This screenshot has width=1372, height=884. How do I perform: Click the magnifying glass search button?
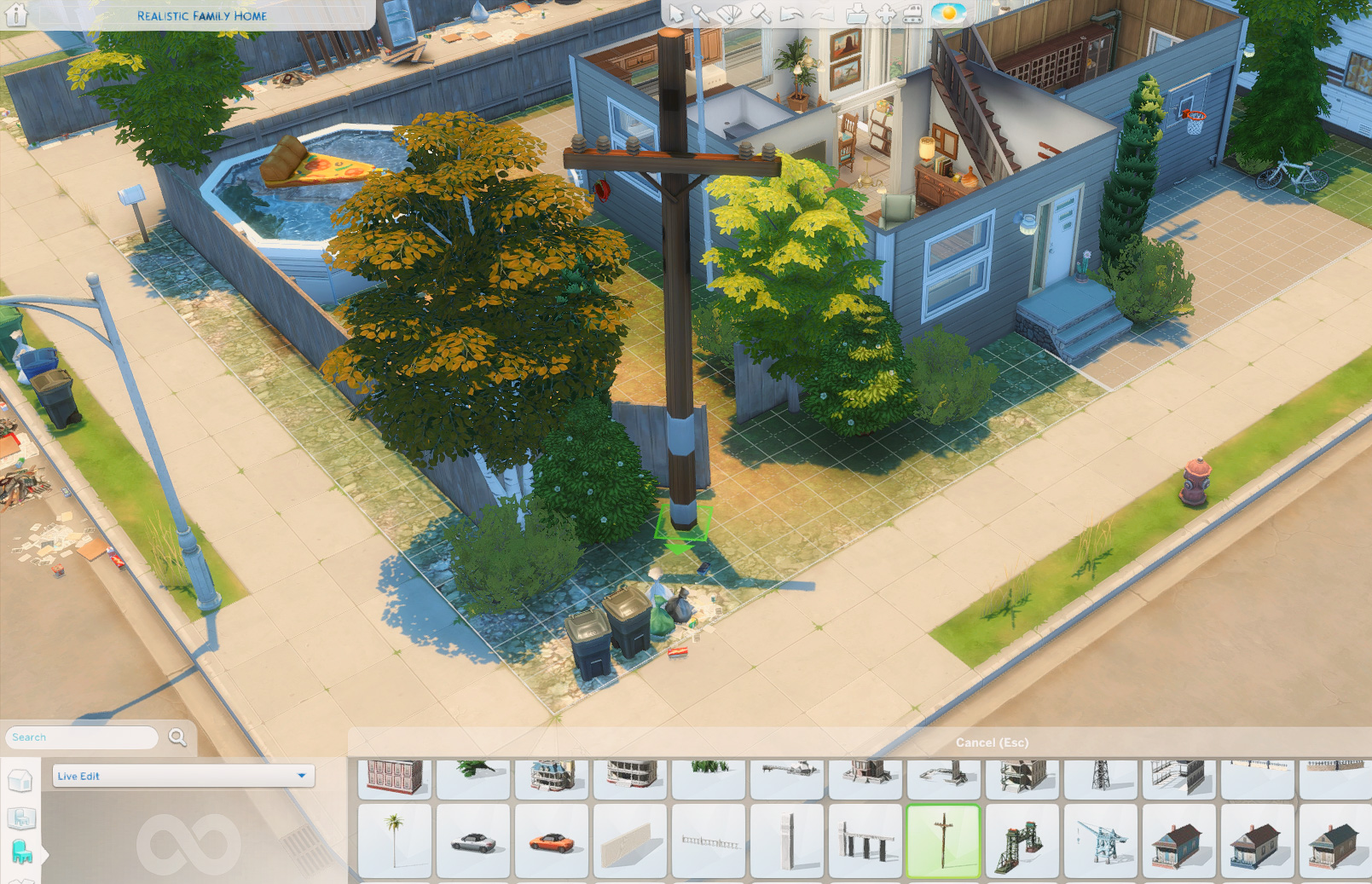[177, 737]
